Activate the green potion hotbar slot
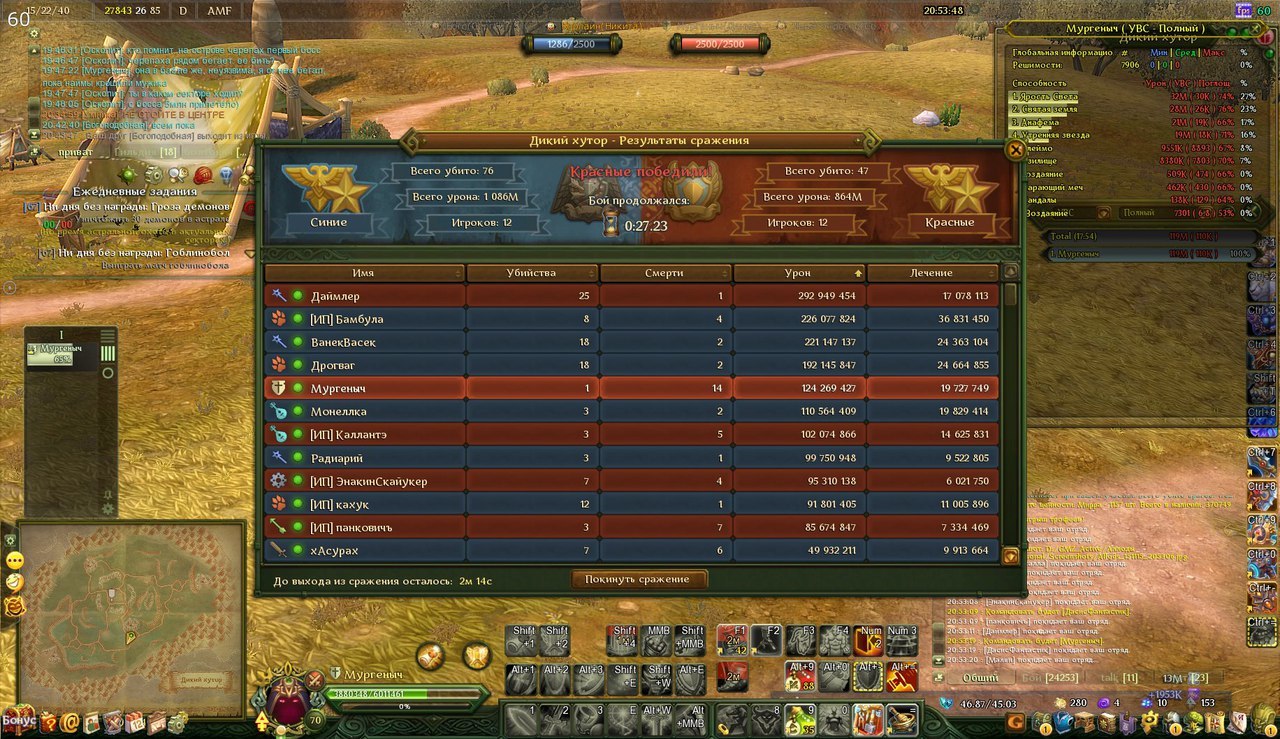This screenshot has width=1280, height=739. click(798, 719)
